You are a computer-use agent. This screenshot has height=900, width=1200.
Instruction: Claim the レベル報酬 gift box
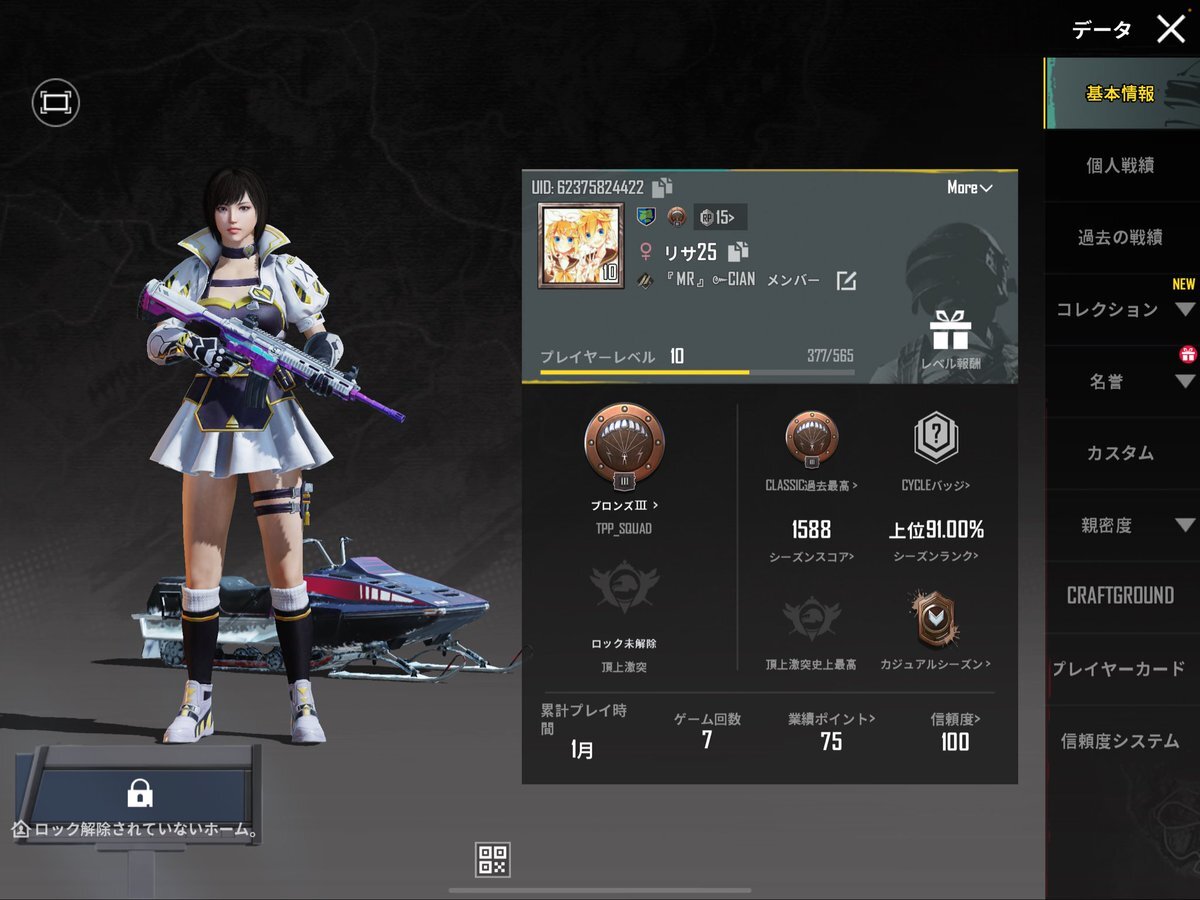point(950,331)
